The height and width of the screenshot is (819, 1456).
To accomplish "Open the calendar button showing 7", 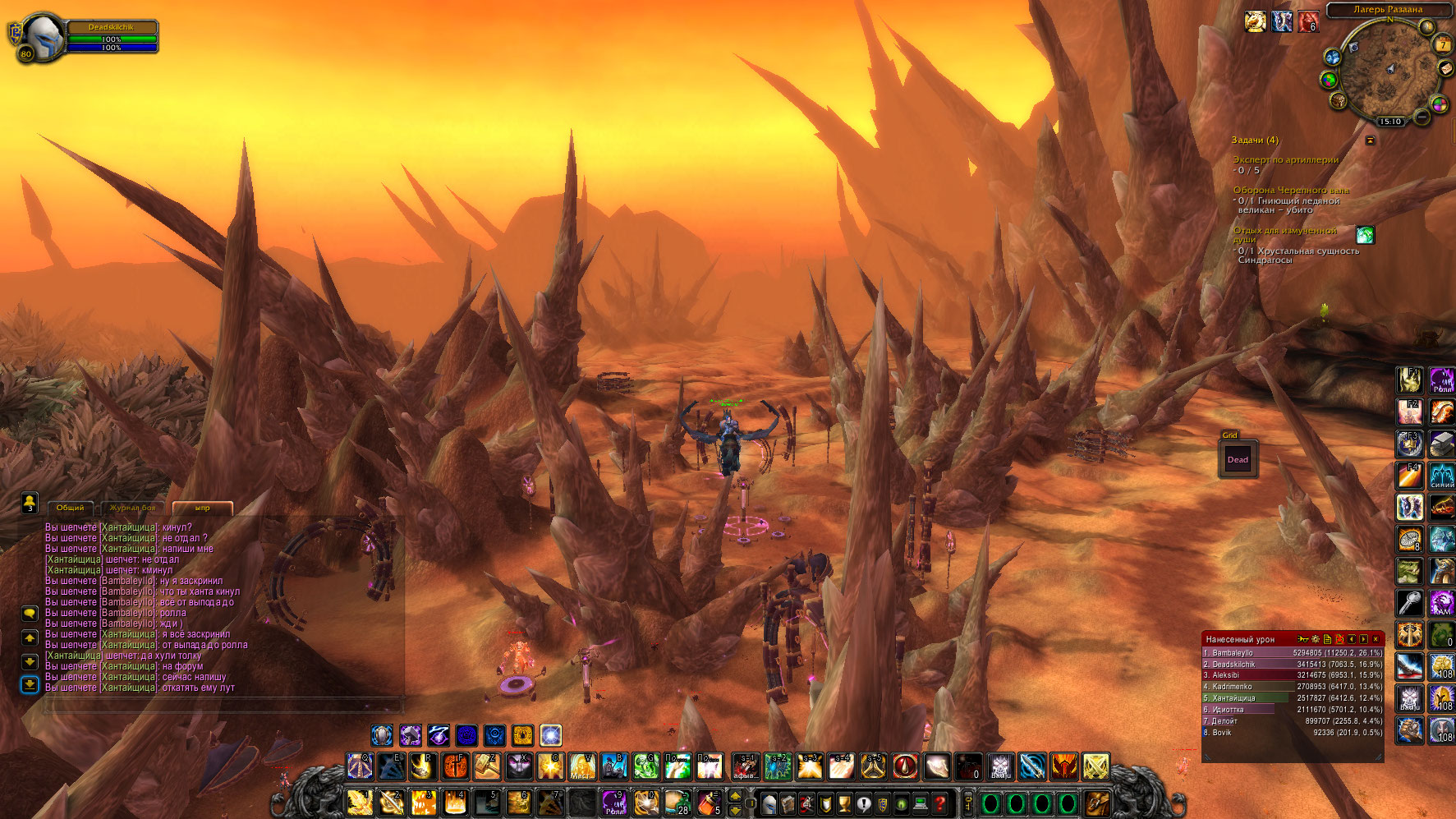I will pos(1443,44).
